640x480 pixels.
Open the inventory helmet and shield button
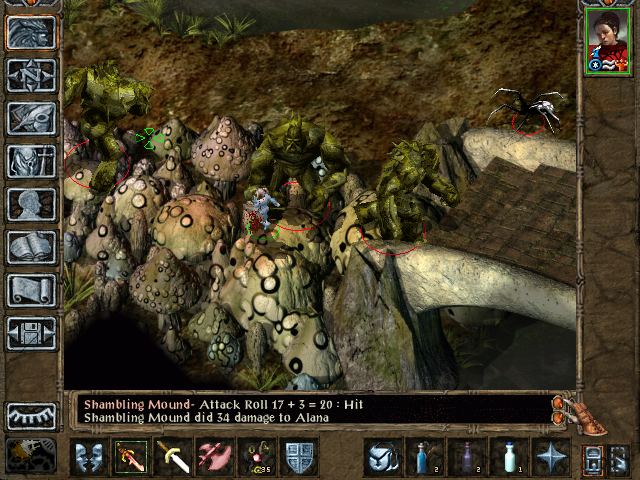pos(32,119)
